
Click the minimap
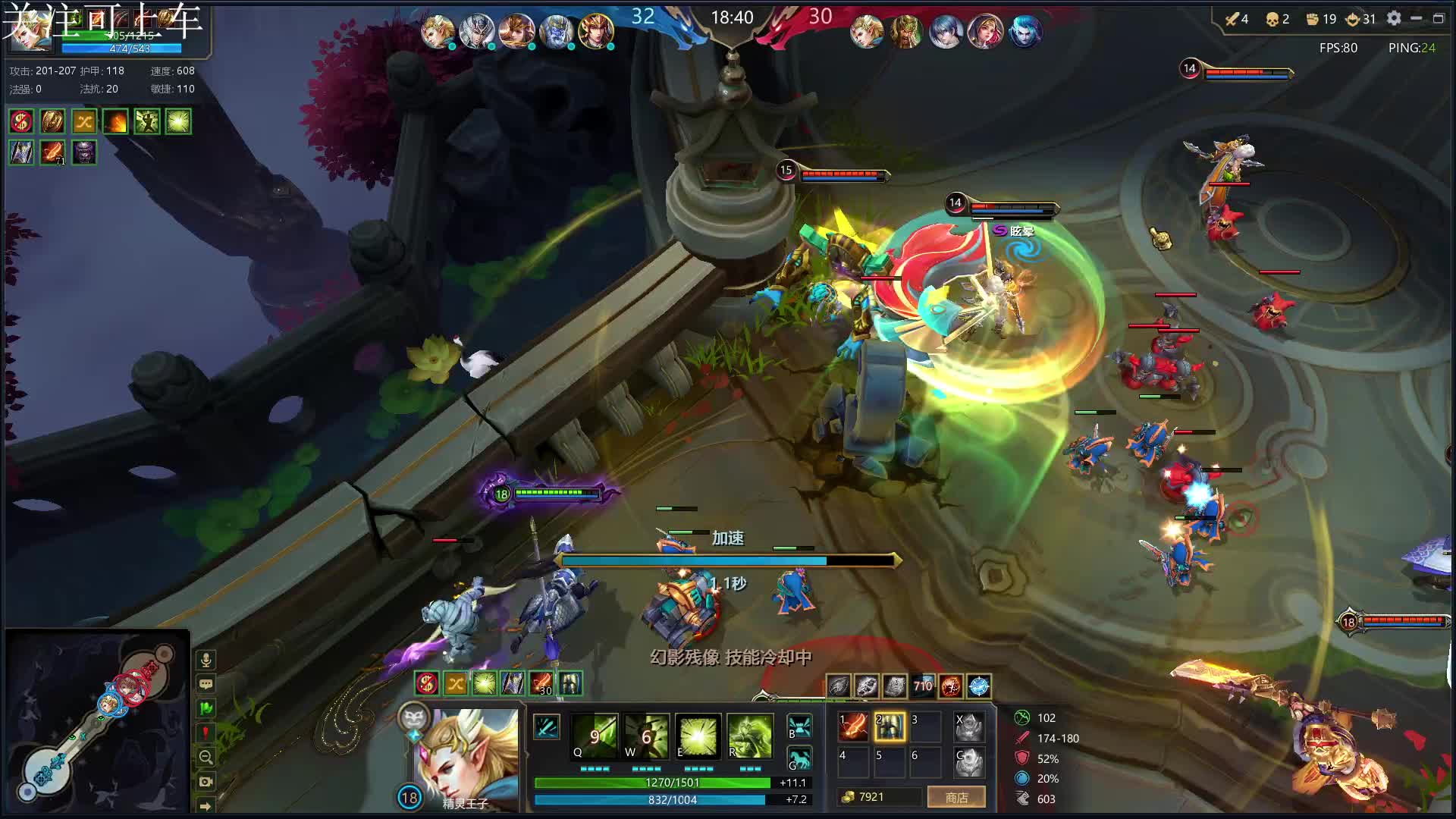click(96, 720)
